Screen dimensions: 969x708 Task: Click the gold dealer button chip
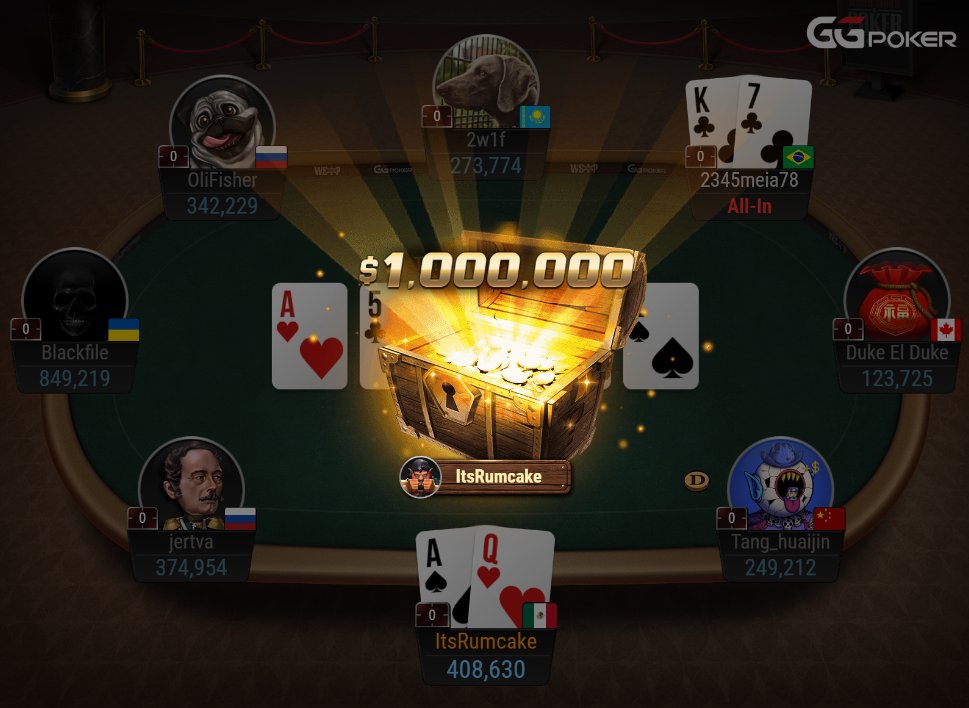pos(697,481)
